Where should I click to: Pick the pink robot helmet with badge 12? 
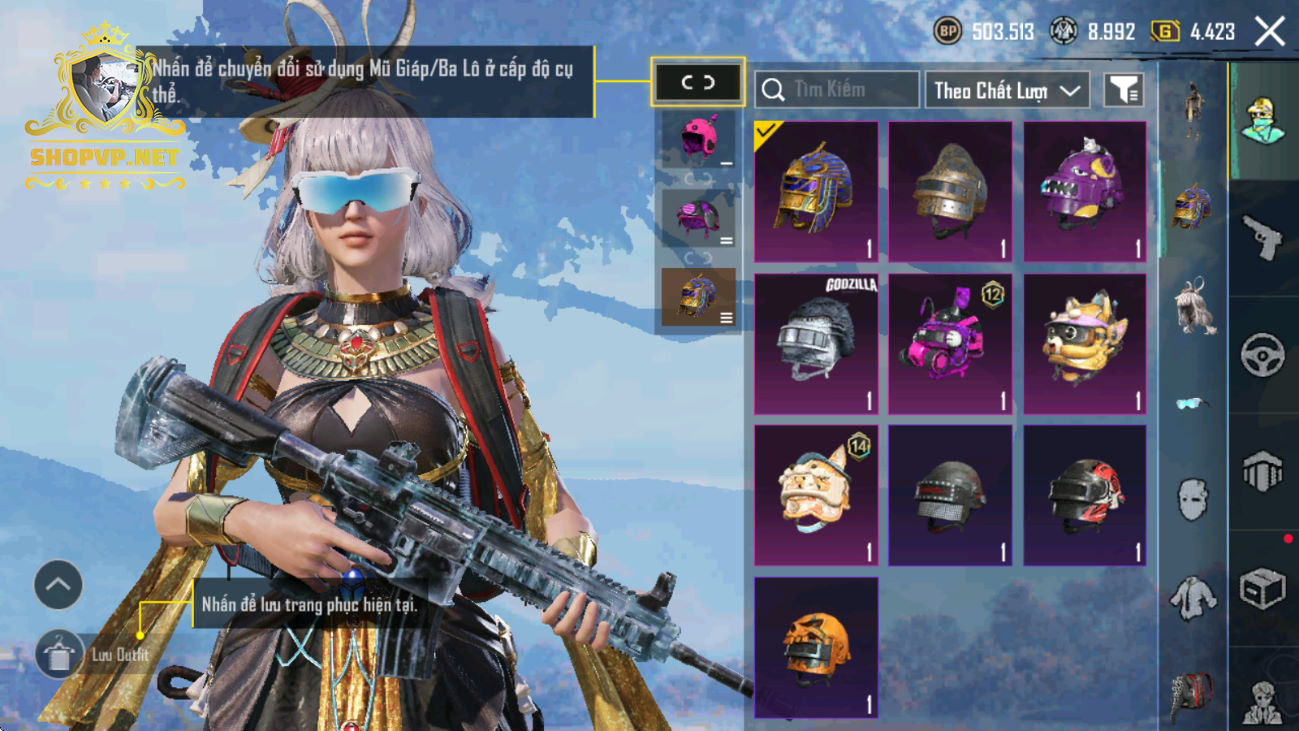click(950, 344)
